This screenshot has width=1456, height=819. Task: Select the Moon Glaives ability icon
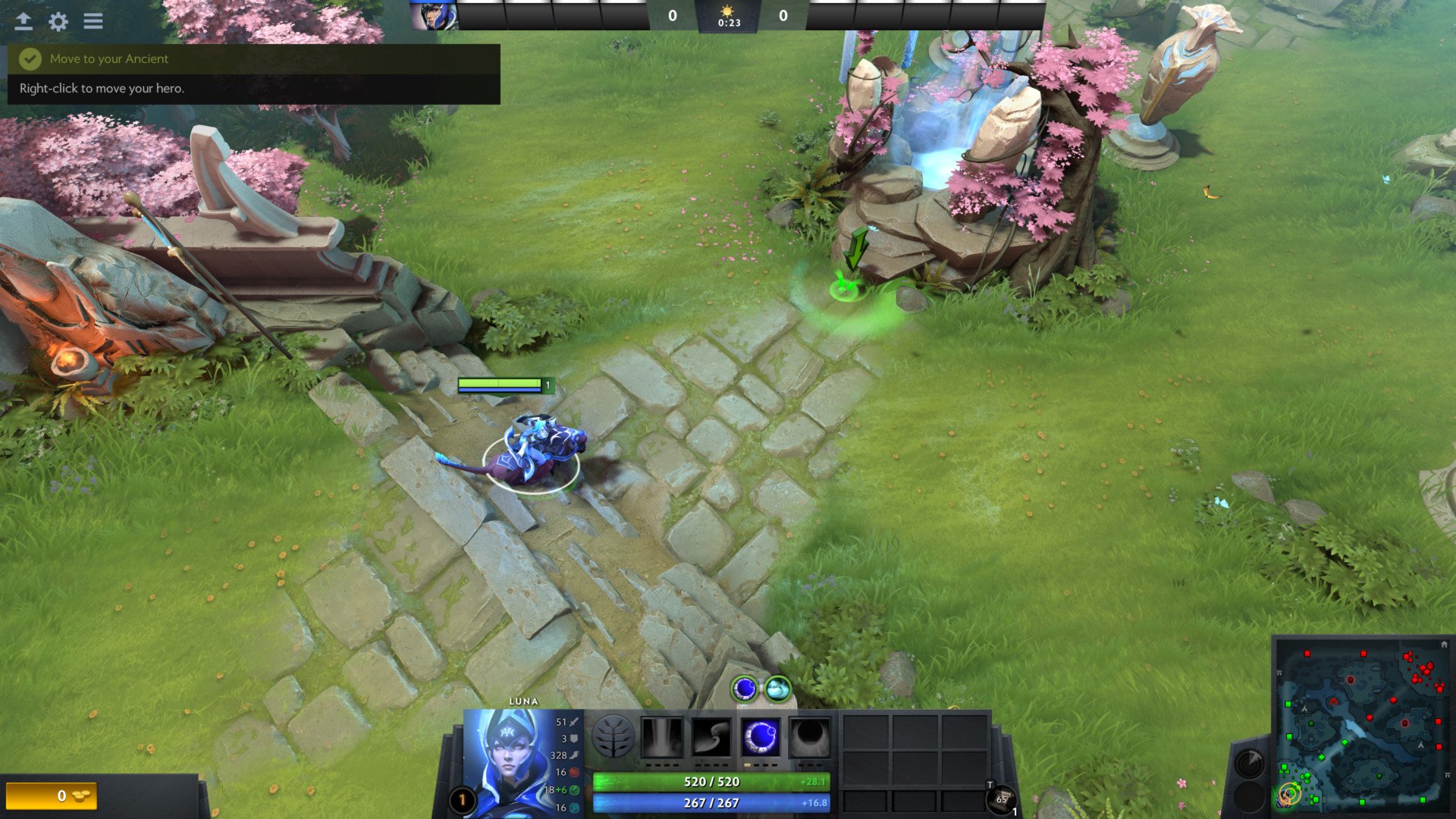tap(711, 736)
